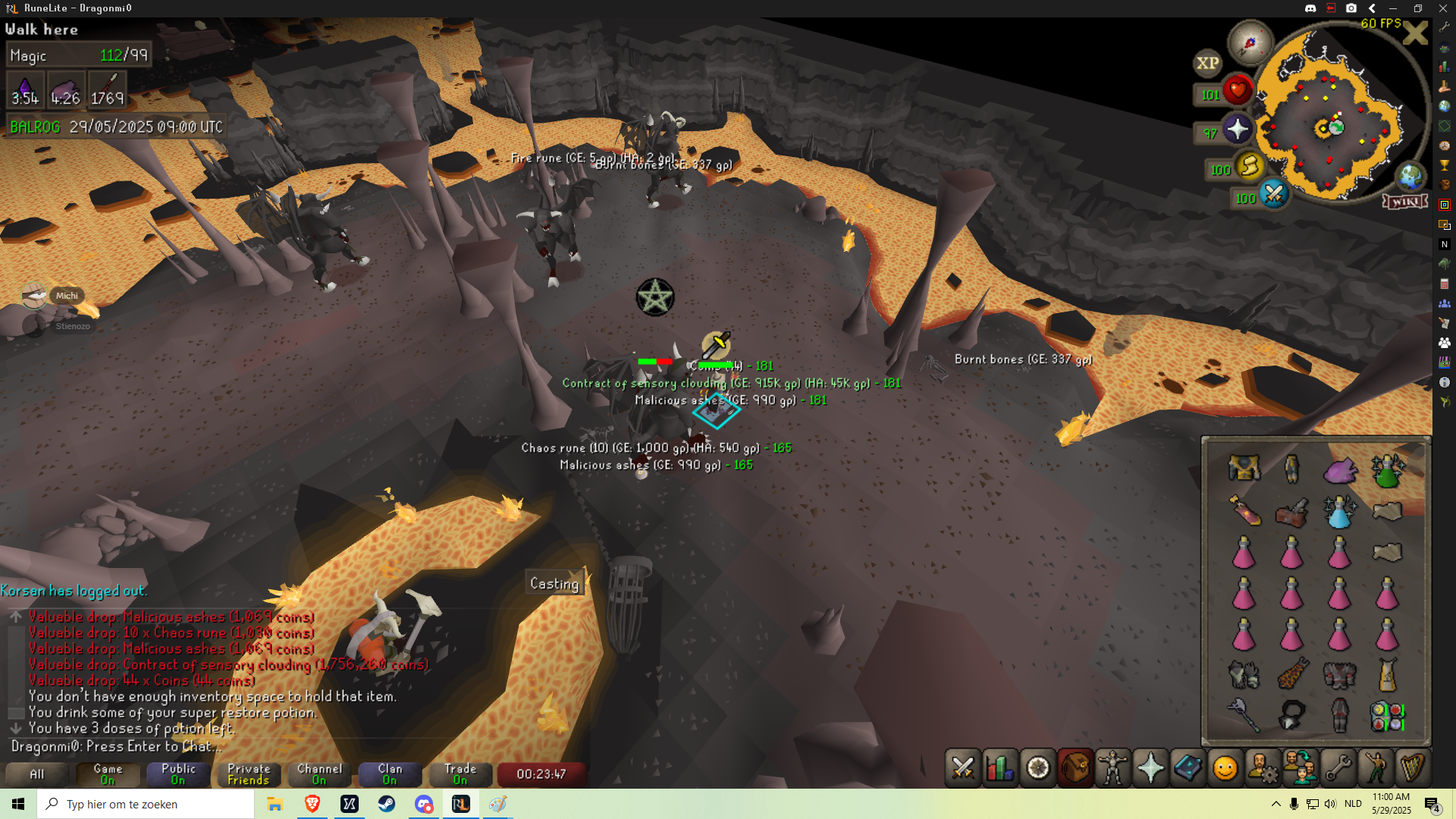The width and height of the screenshot is (1456, 819).
Task: Toggle the XP drops orb
Action: (1207, 64)
